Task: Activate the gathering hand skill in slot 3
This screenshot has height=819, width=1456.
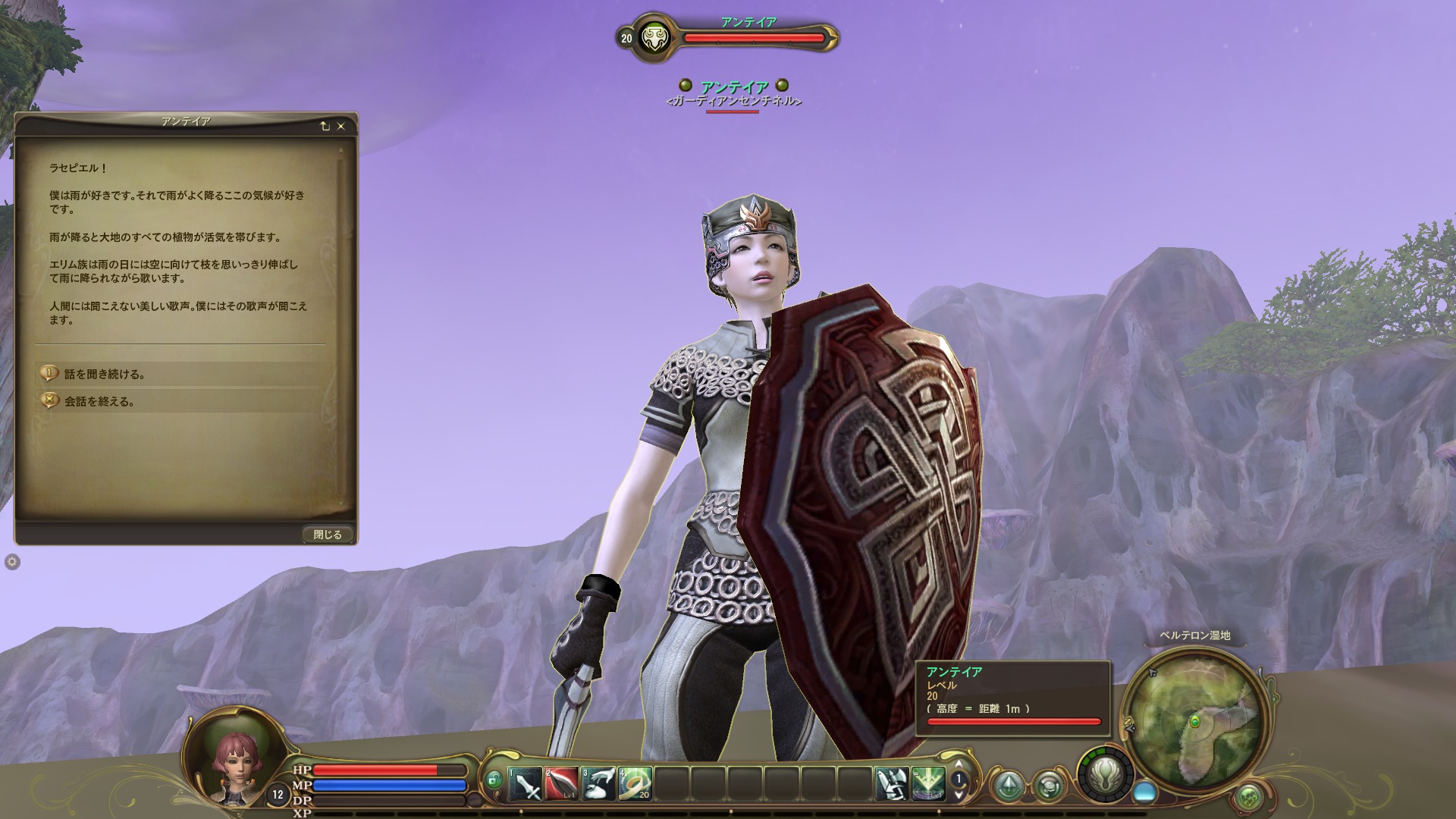Action: (598, 784)
